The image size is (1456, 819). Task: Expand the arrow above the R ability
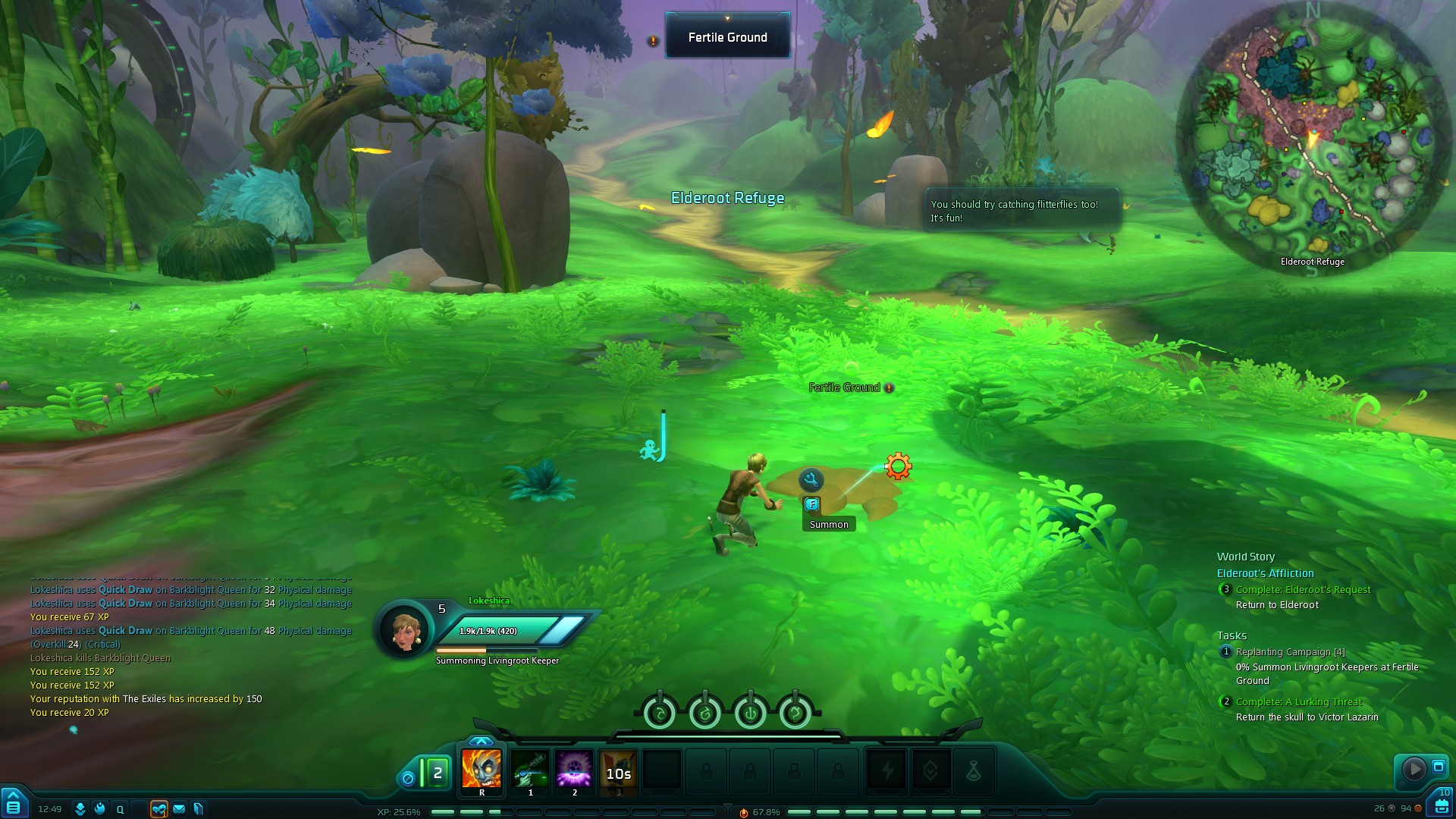481,741
